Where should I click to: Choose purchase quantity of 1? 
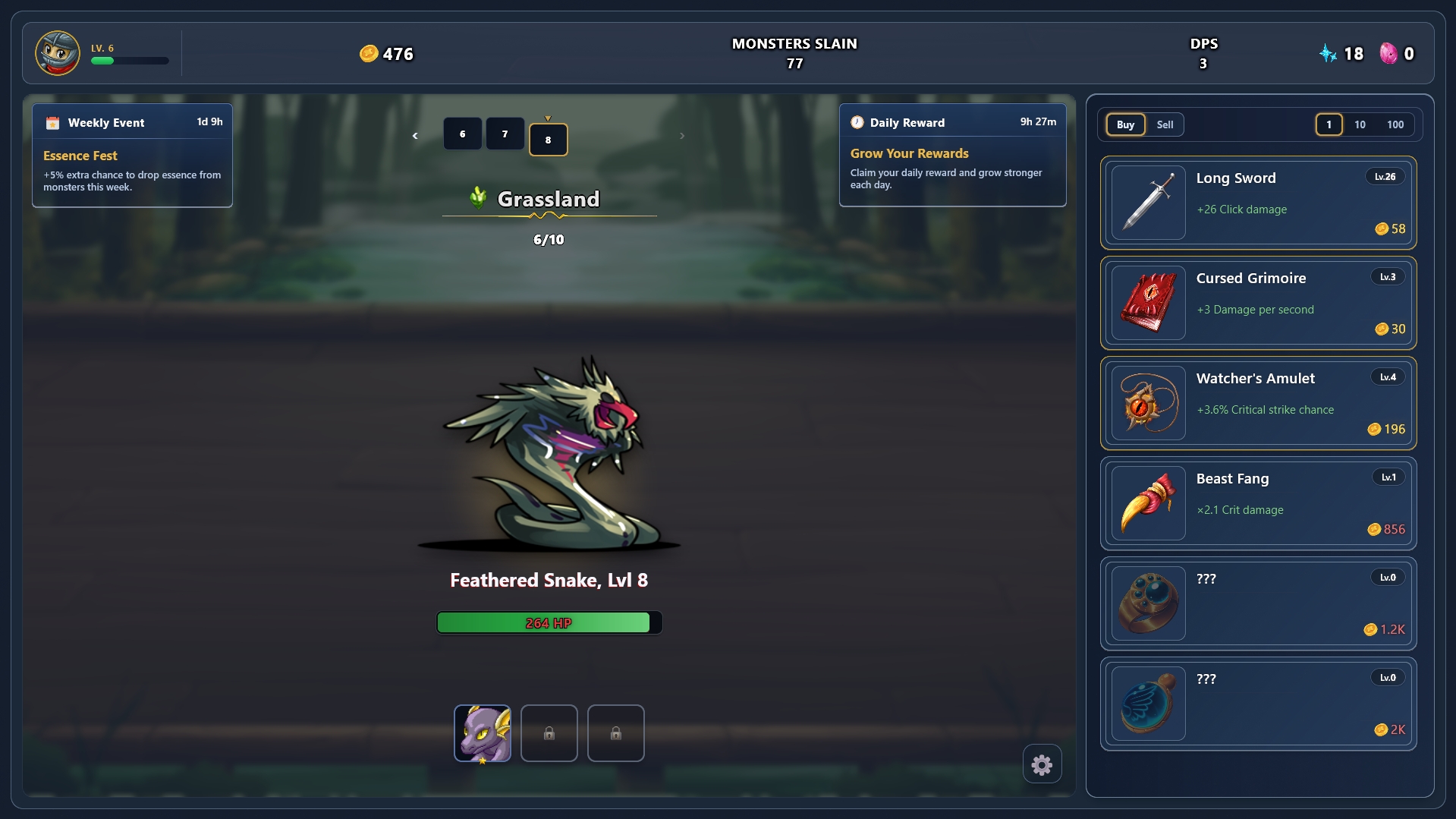pos(1329,124)
